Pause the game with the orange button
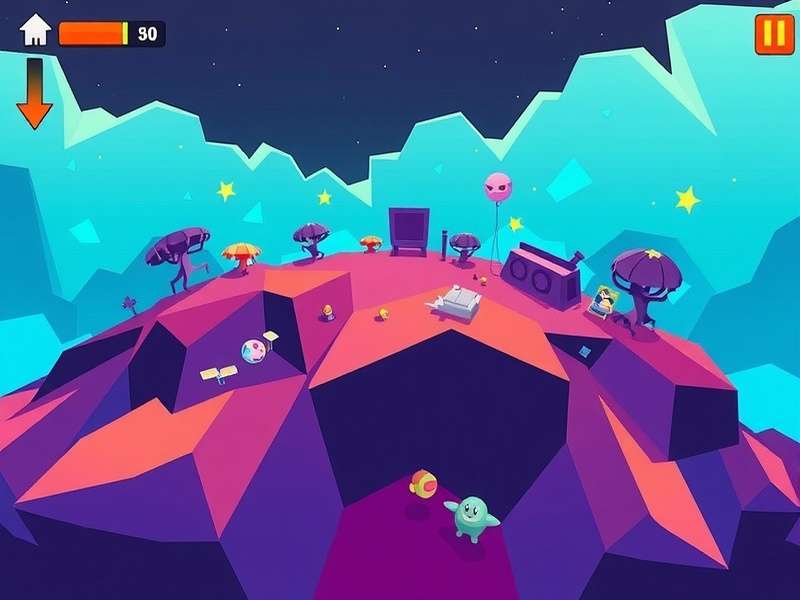This screenshot has width=800, height=600. point(774,34)
